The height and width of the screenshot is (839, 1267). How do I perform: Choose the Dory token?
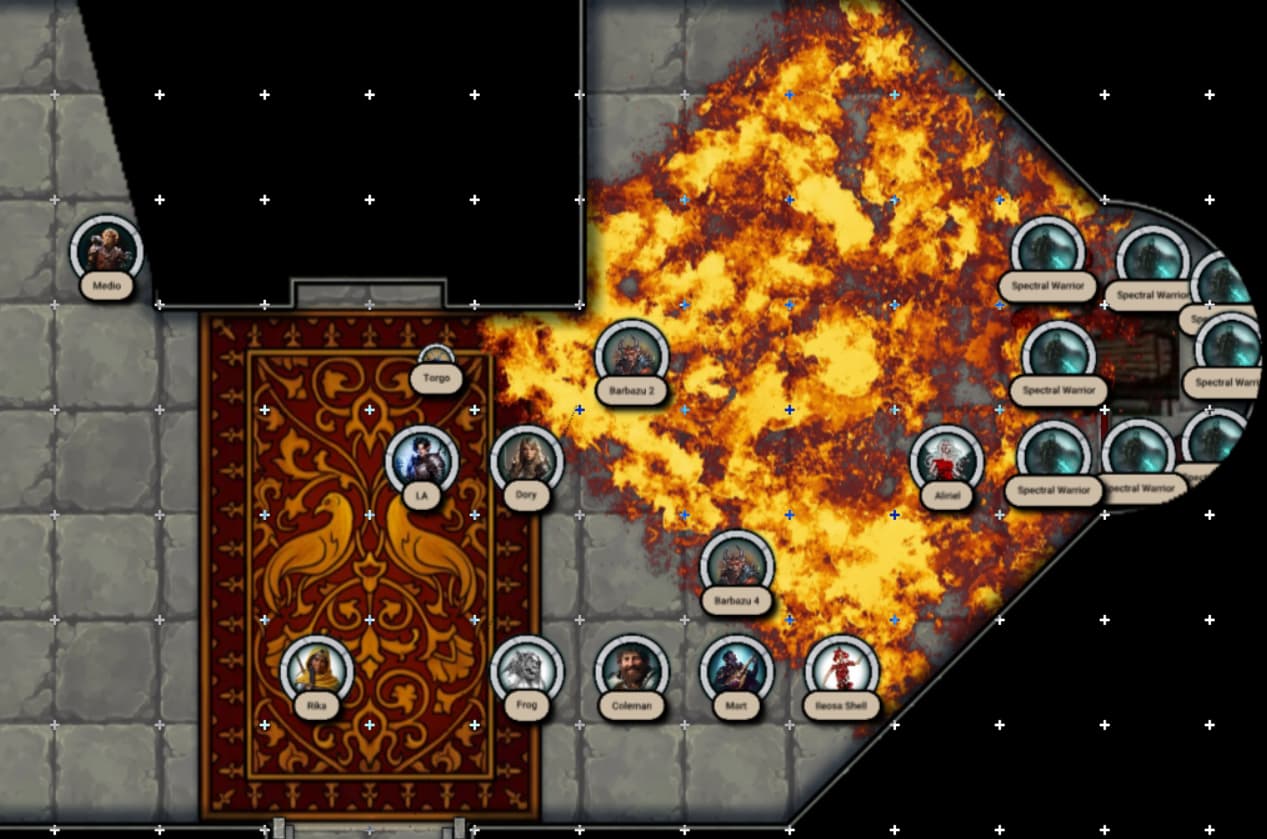[527, 460]
